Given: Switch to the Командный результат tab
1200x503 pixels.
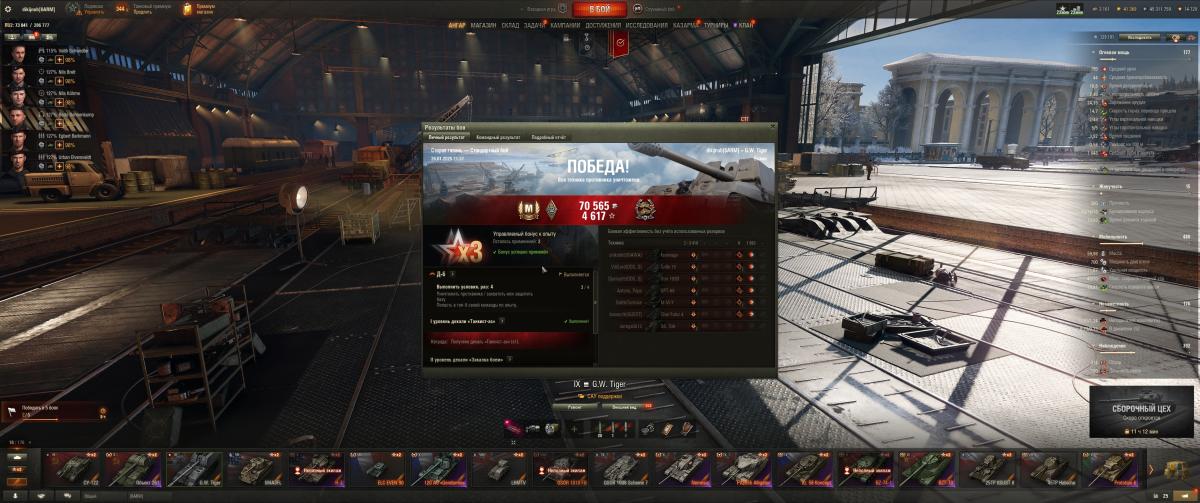Looking at the screenshot, I should (x=497, y=136).
